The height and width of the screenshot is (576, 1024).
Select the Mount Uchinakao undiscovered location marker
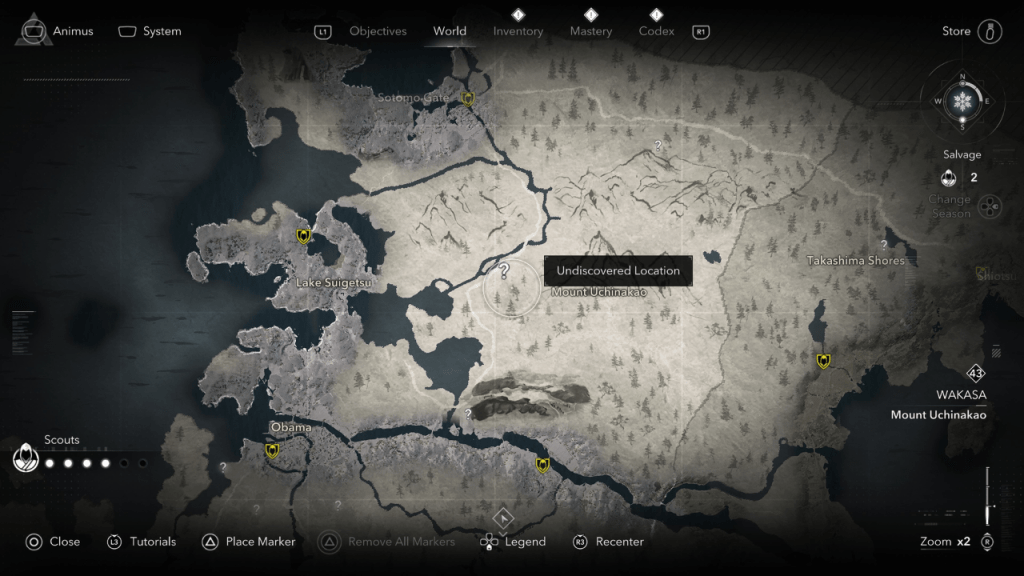pos(505,271)
